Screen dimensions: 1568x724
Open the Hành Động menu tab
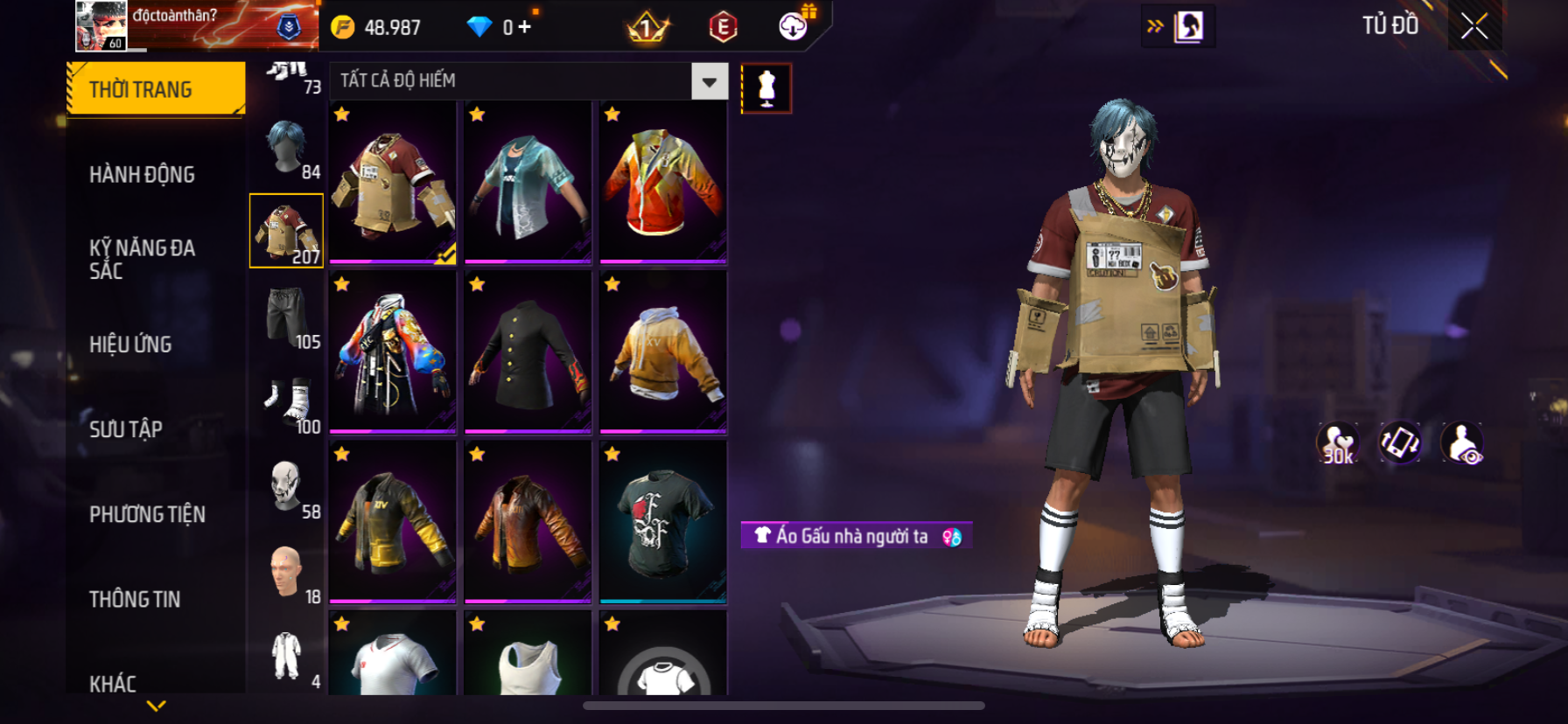pyautogui.click(x=142, y=175)
